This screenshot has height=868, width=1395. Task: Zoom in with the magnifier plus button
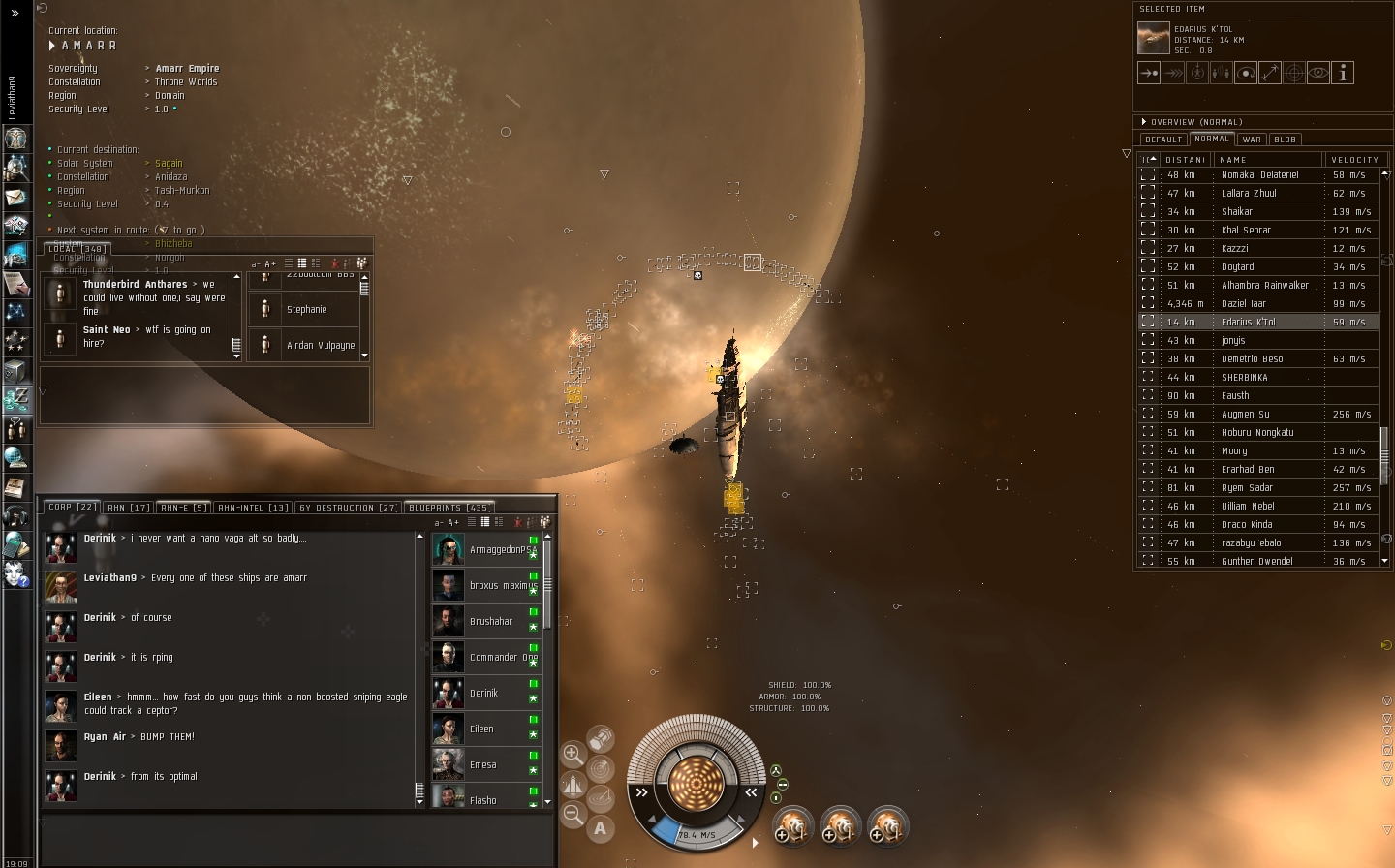[573, 754]
